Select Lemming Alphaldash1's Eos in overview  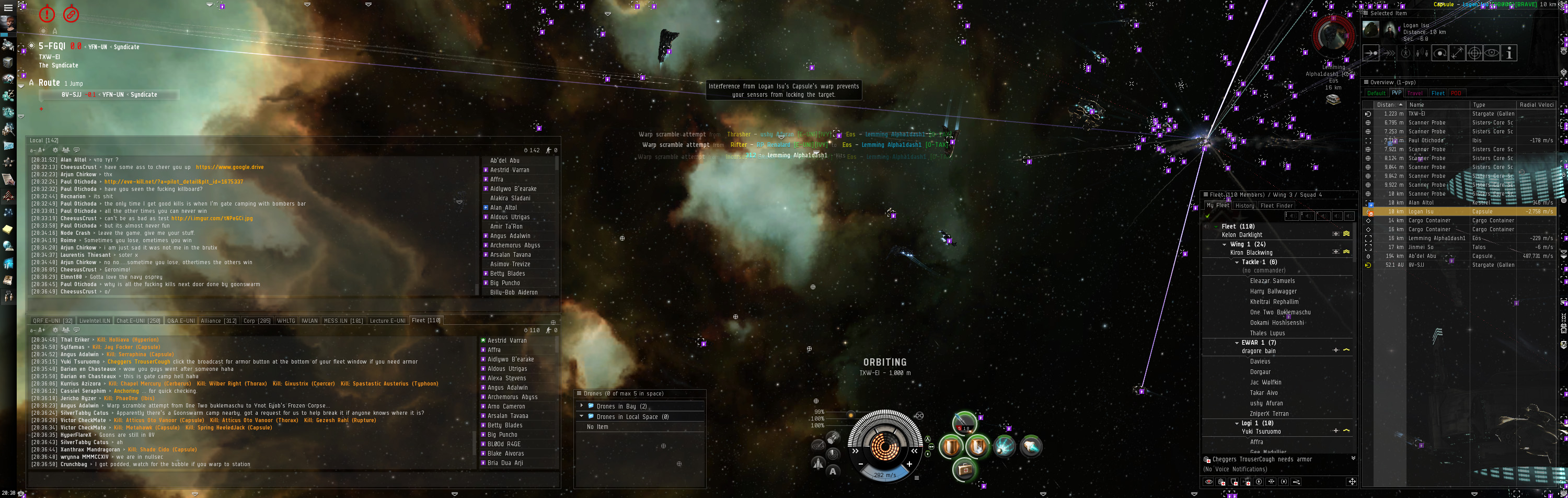click(x=1436, y=239)
